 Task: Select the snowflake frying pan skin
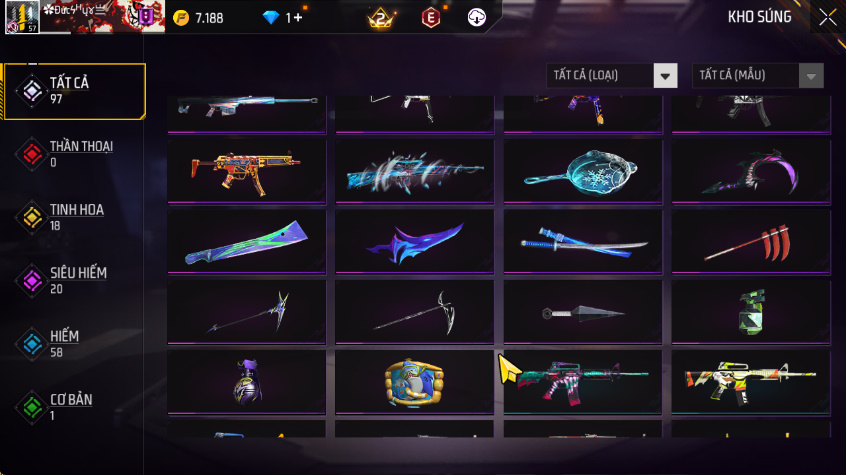coord(582,171)
